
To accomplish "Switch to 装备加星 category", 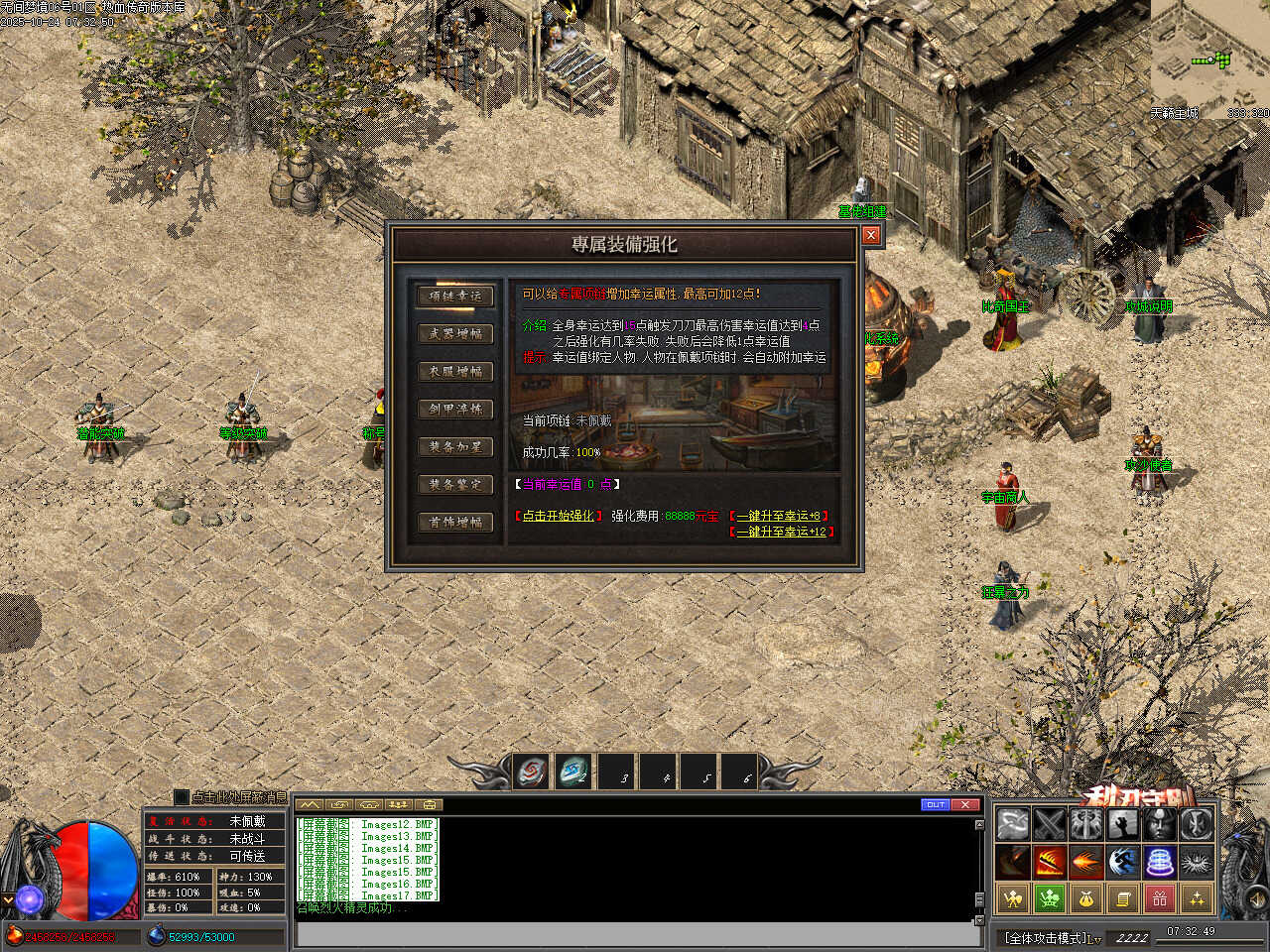I will tap(455, 446).
